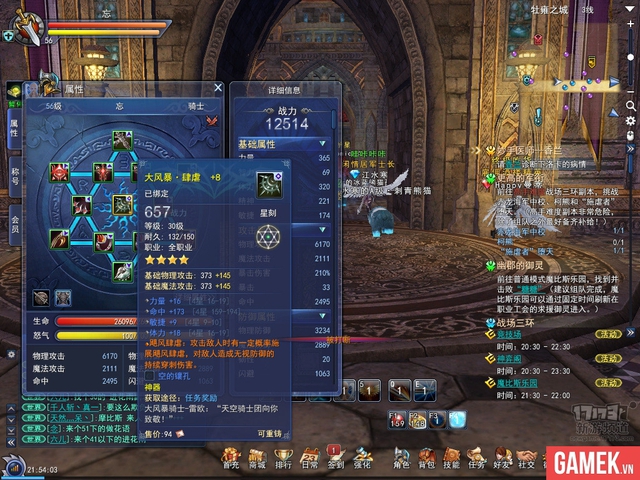The width and height of the screenshot is (640, 480).
Task: Open the 首充 first recharge menu
Action: tap(231, 455)
